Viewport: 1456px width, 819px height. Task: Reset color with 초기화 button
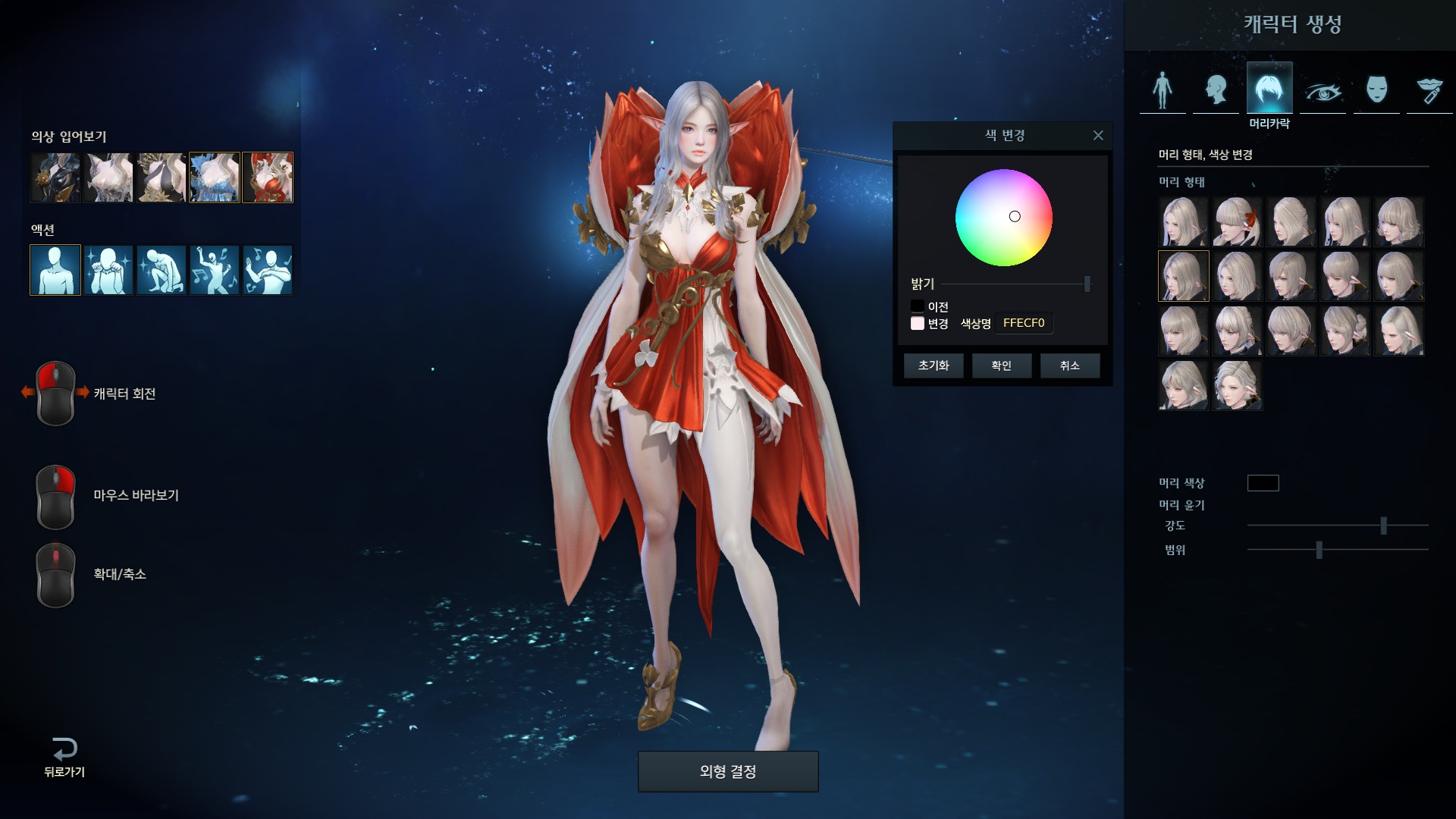point(934,366)
